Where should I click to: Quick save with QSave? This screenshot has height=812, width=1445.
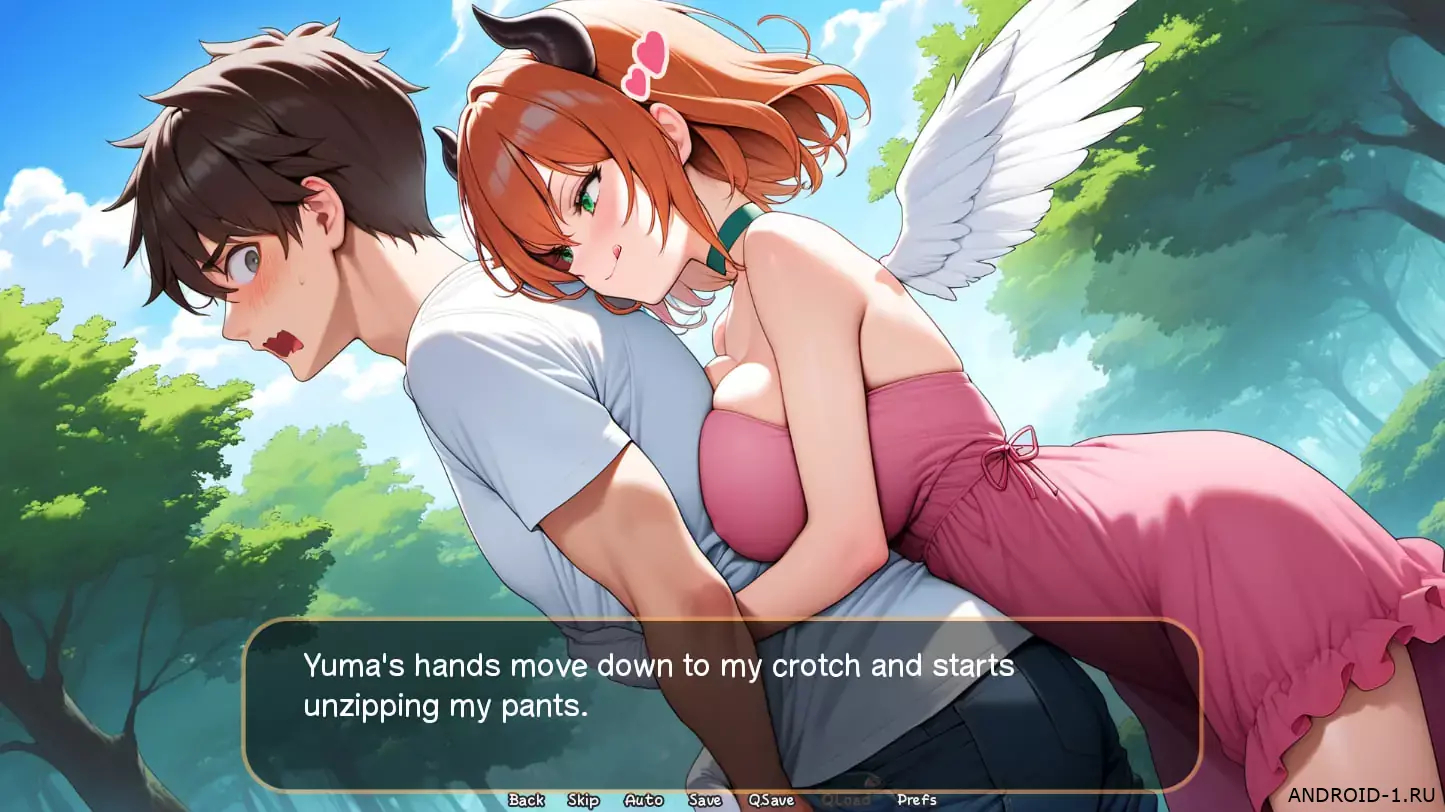771,800
